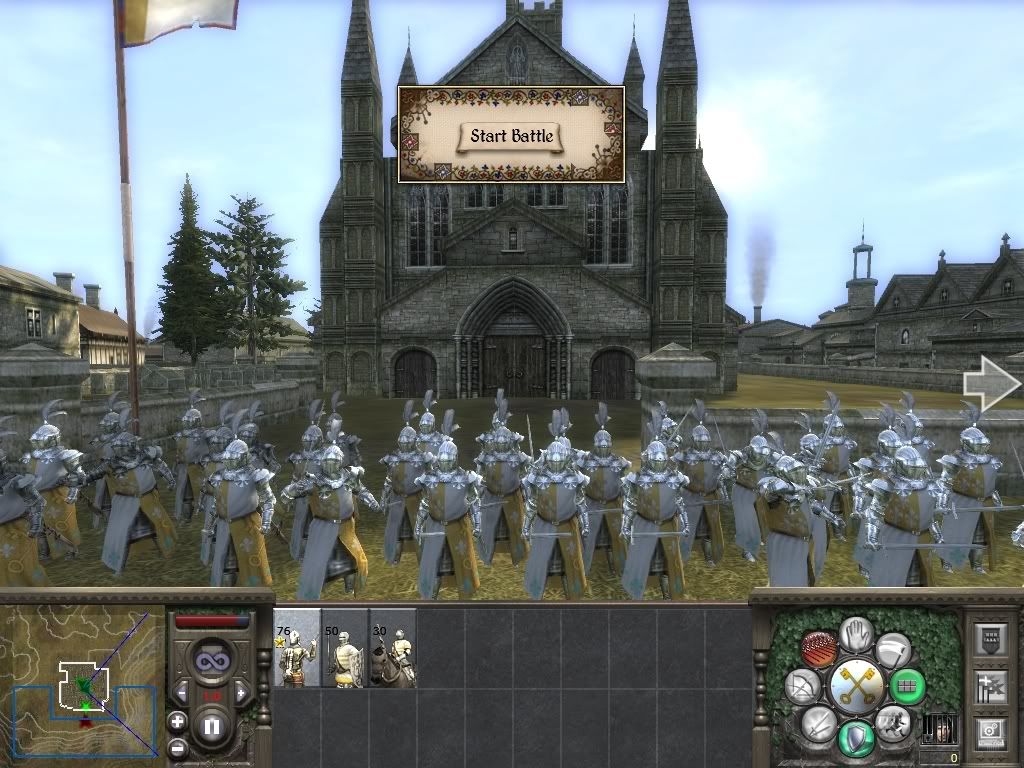Click the crossed keys faction emblem
Viewport: 1024px width, 768px height.
pyautogui.click(x=857, y=686)
